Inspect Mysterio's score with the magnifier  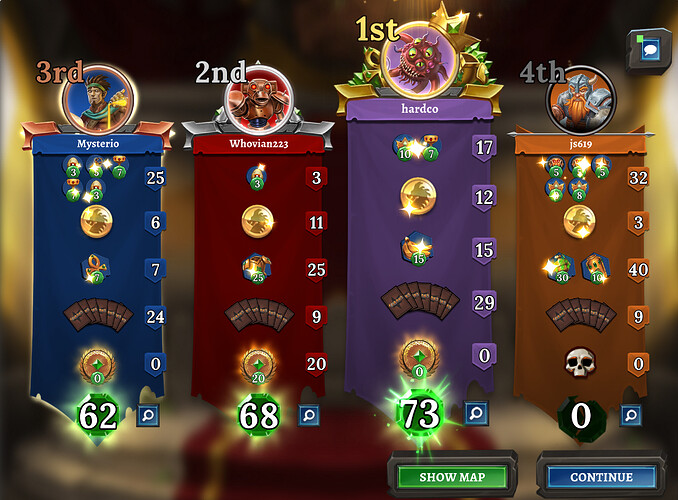coord(146,413)
